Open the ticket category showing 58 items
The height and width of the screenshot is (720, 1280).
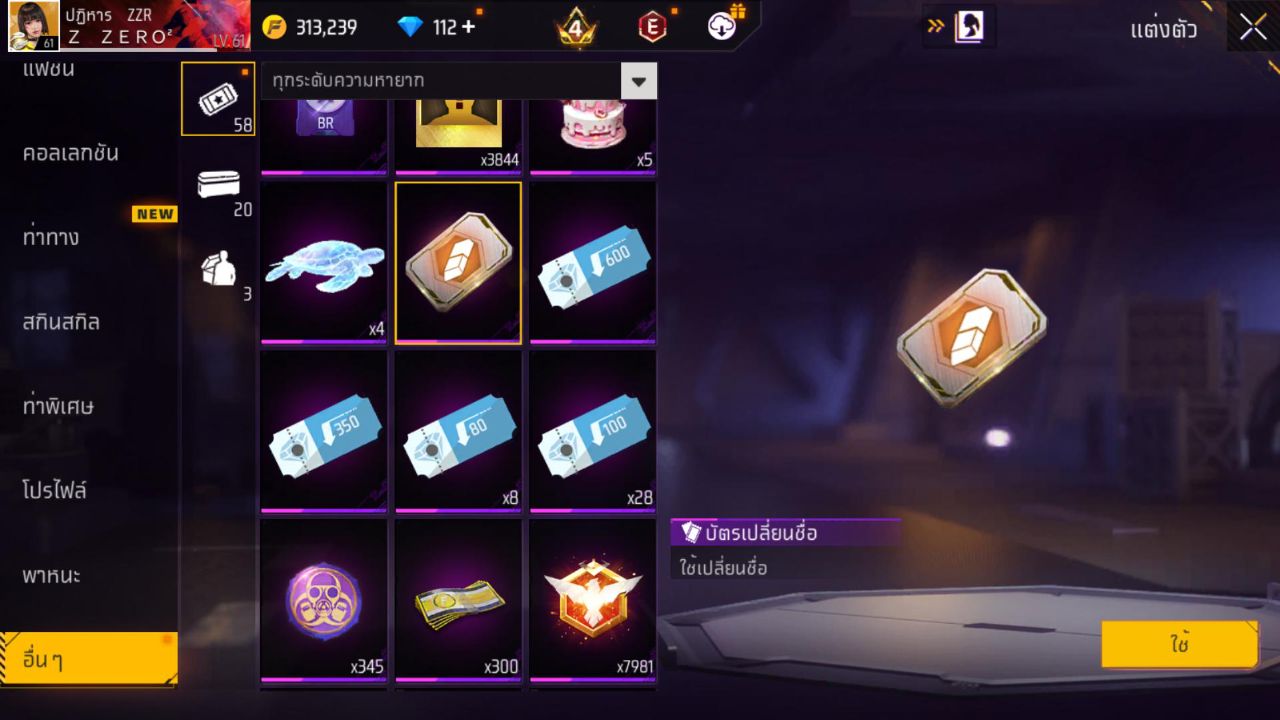218,98
